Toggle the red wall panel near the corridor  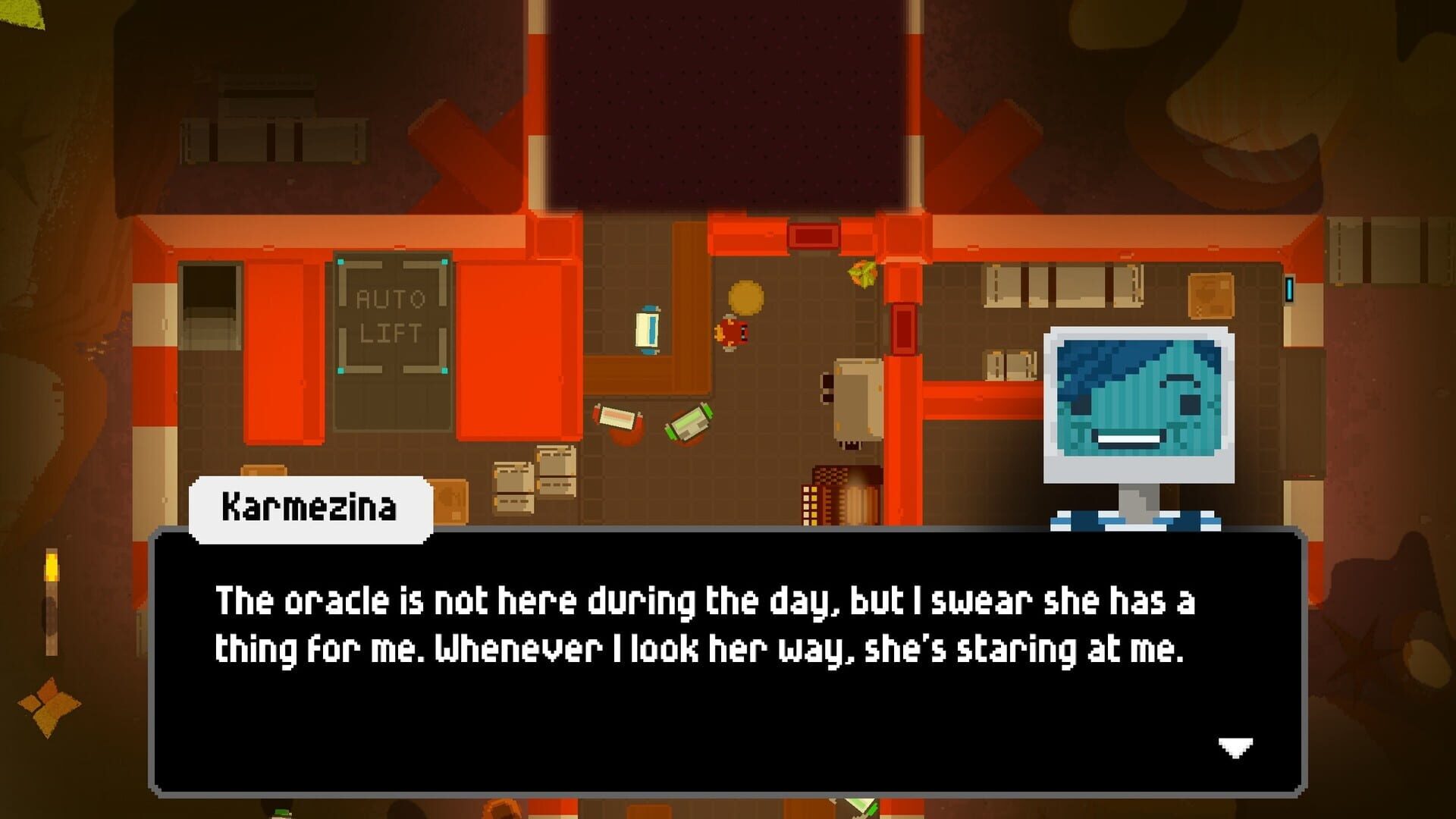902,328
